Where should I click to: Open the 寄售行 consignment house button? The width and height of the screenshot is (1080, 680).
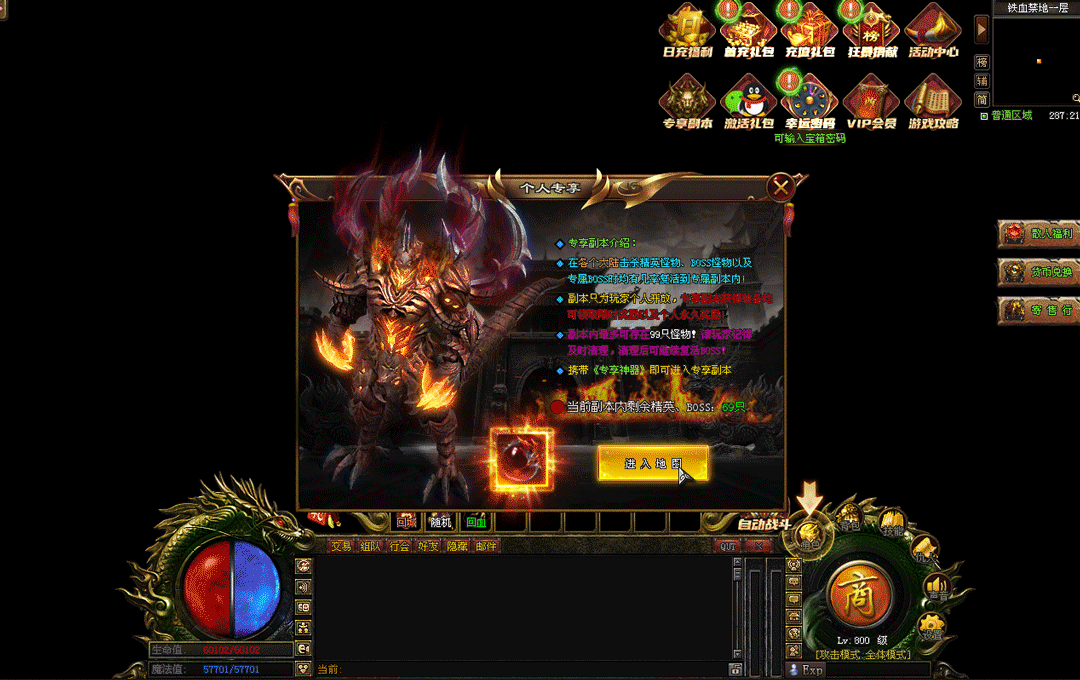click(1039, 311)
